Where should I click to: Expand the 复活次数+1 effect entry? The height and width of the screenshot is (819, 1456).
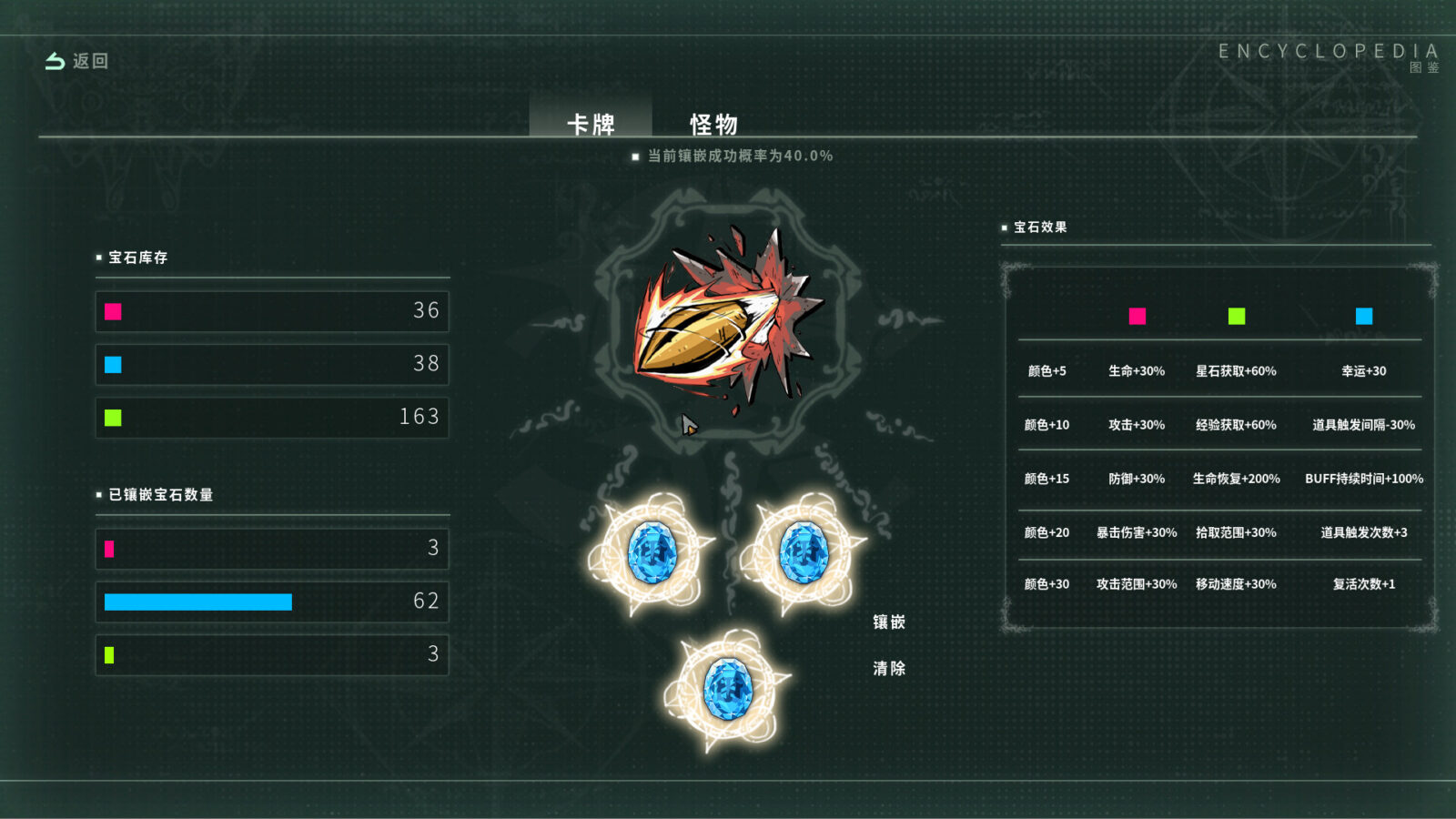click(x=1365, y=584)
